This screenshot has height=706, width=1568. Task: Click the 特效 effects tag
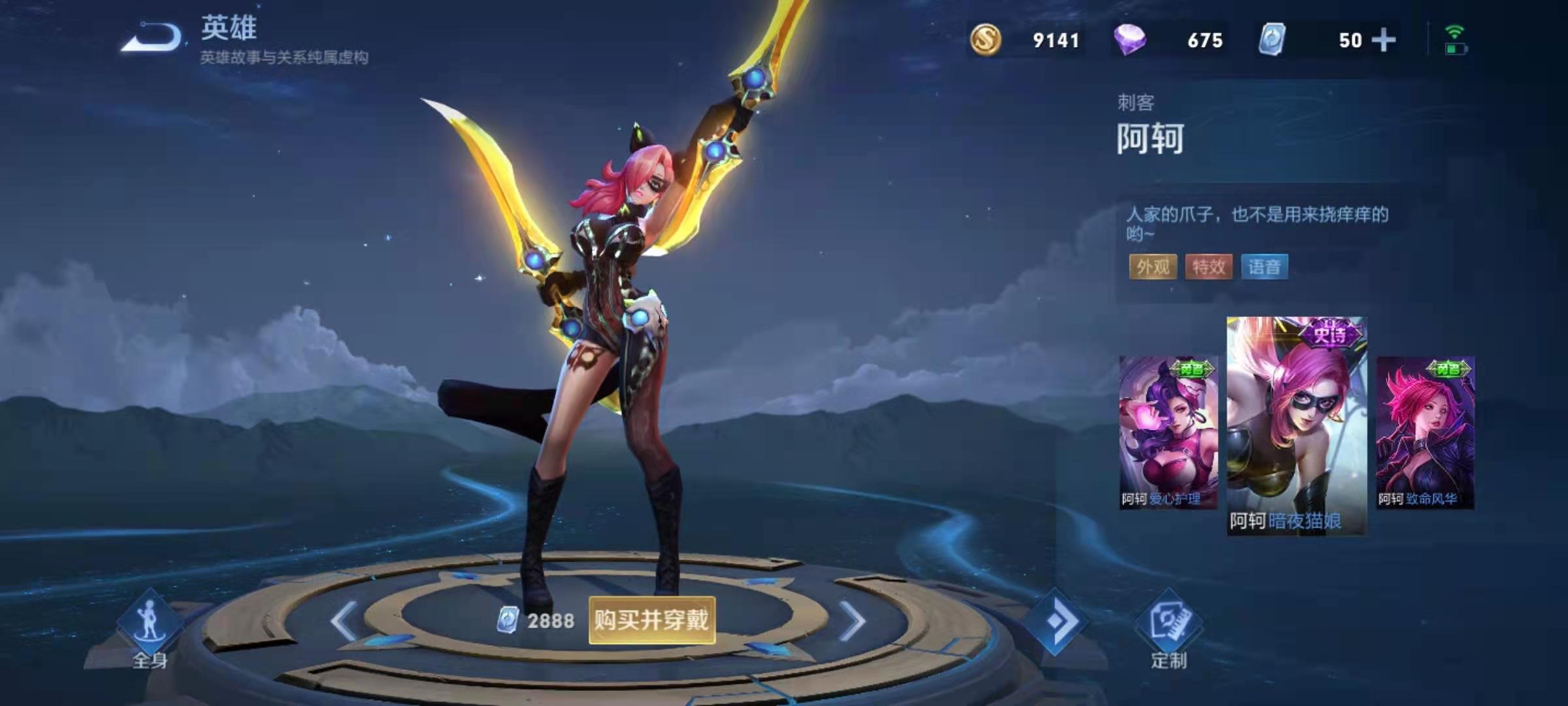pyautogui.click(x=1209, y=267)
